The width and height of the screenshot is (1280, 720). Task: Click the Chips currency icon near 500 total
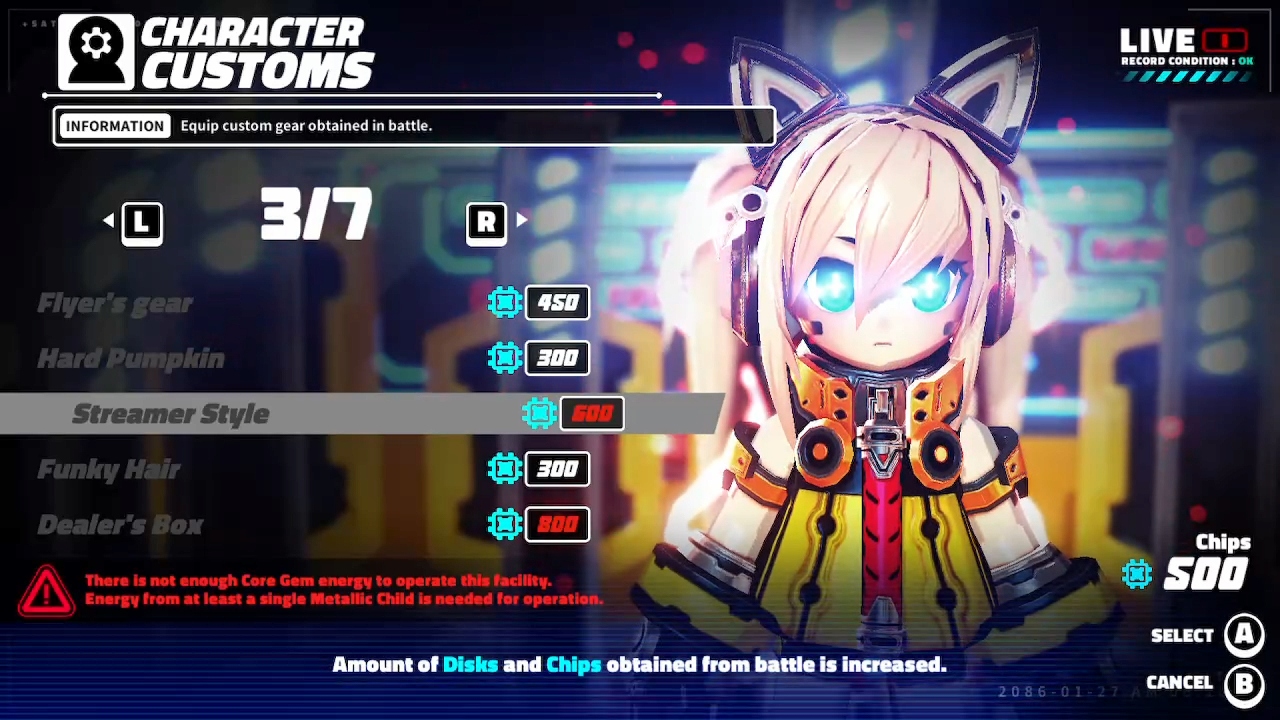(x=1137, y=573)
